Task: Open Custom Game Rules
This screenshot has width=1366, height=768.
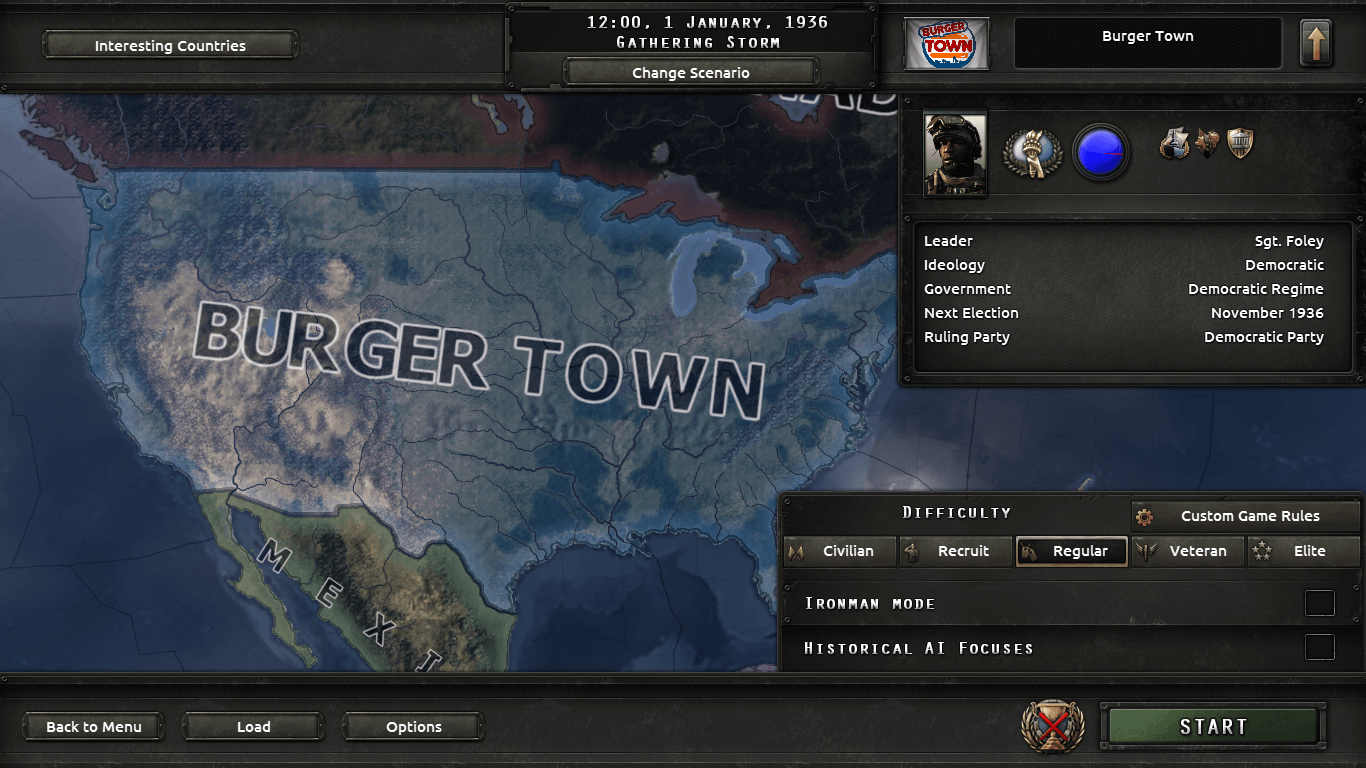Action: tap(1246, 516)
